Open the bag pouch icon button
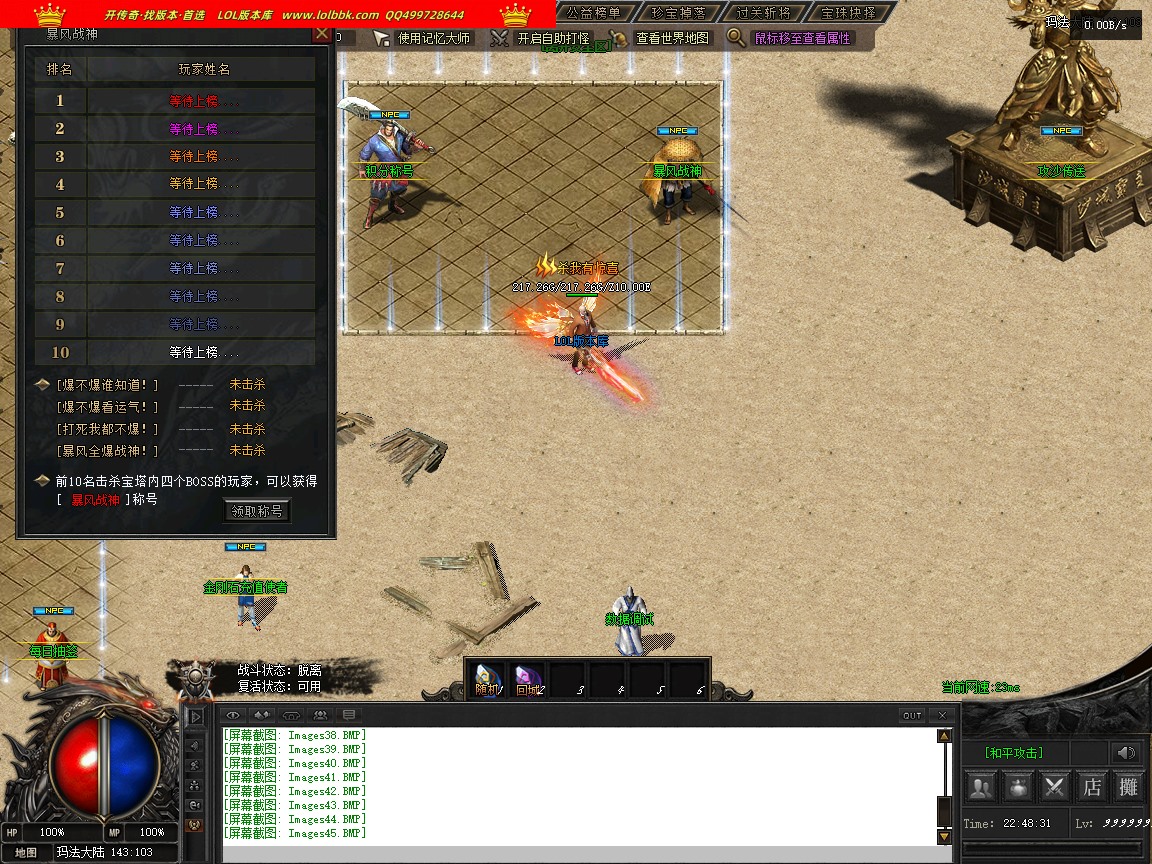 tap(1018, 787)
